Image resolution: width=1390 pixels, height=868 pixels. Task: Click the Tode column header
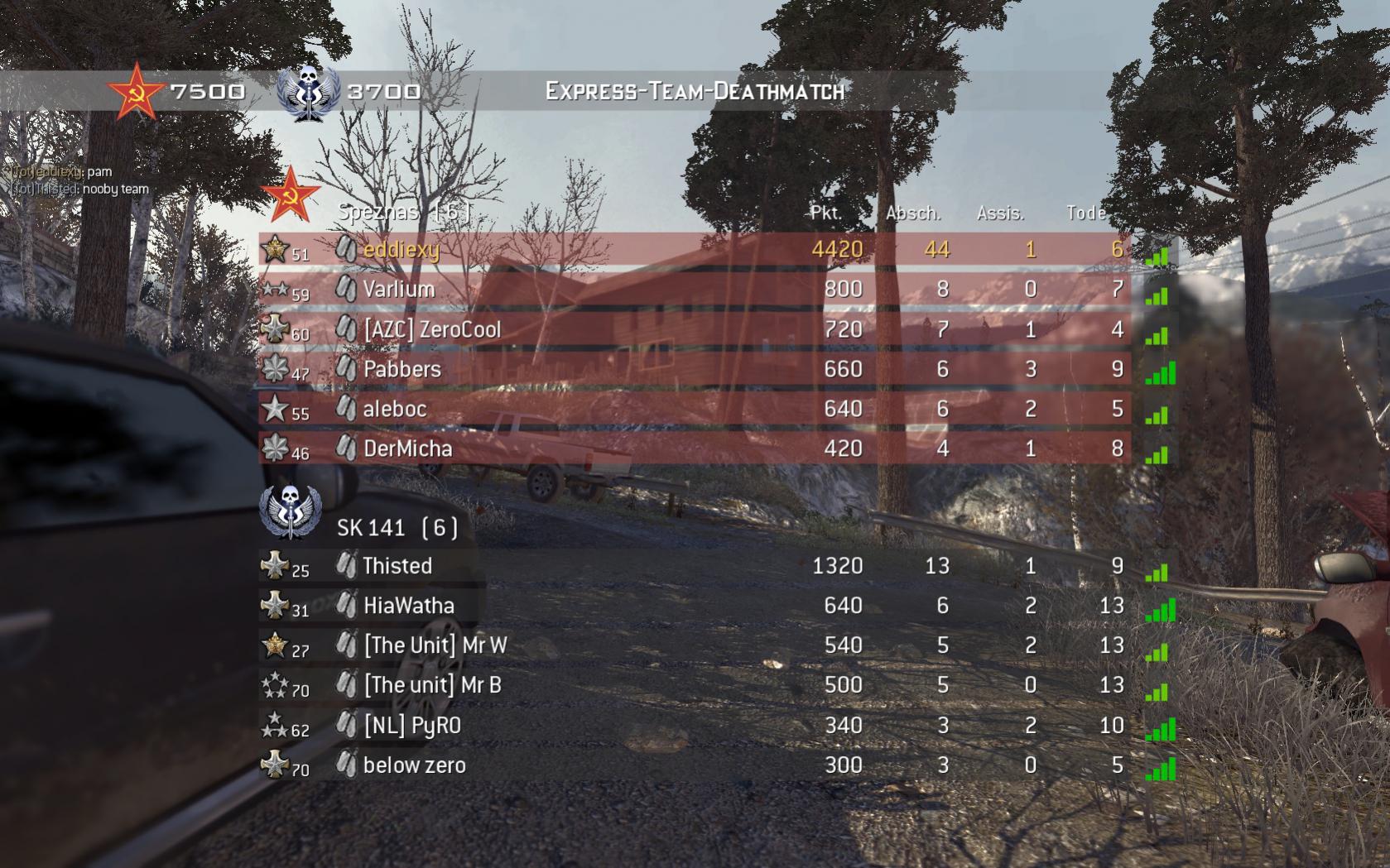(x=1085, y=212)
